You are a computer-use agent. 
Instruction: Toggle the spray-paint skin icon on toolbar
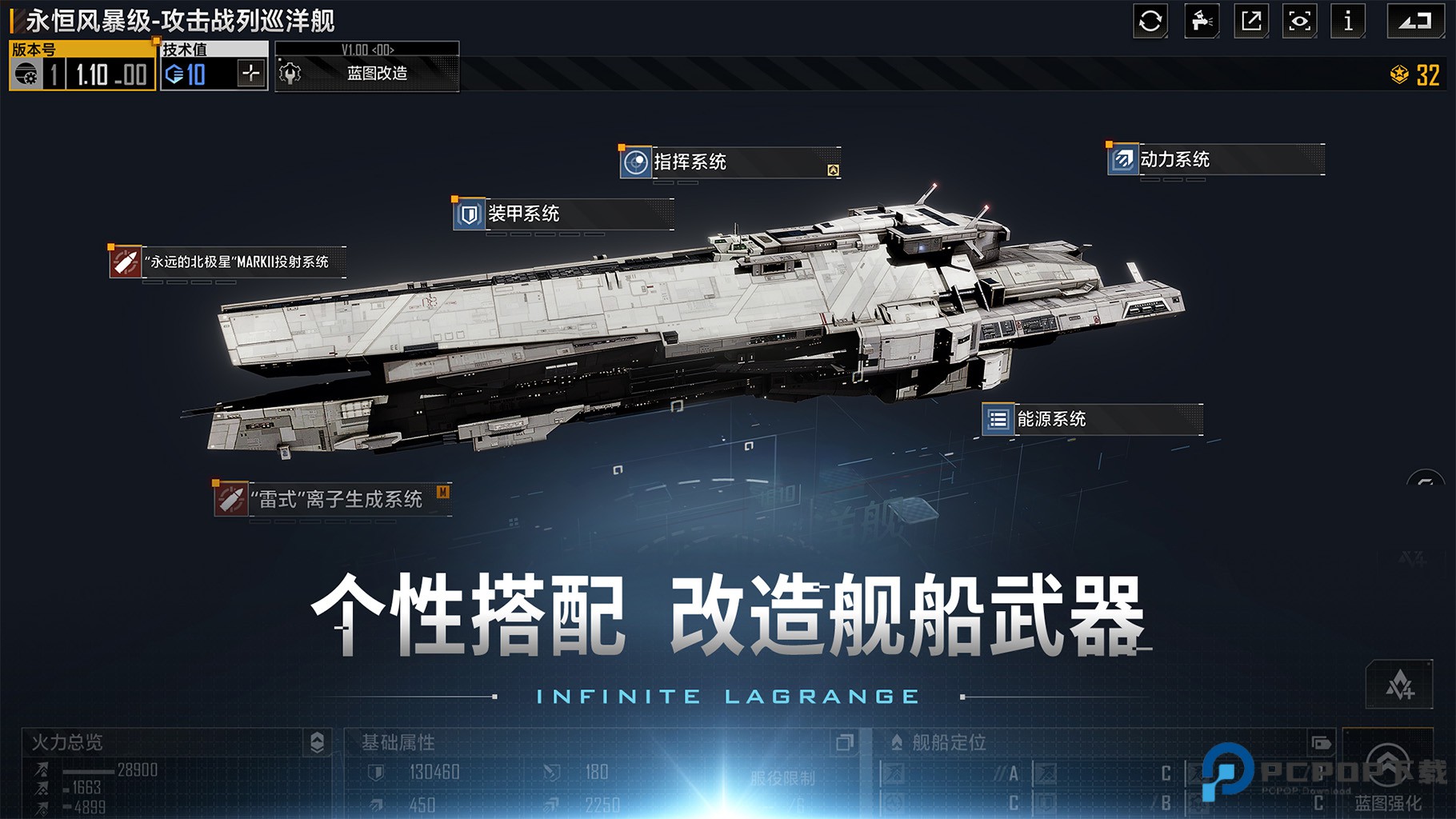[1201, 22]
